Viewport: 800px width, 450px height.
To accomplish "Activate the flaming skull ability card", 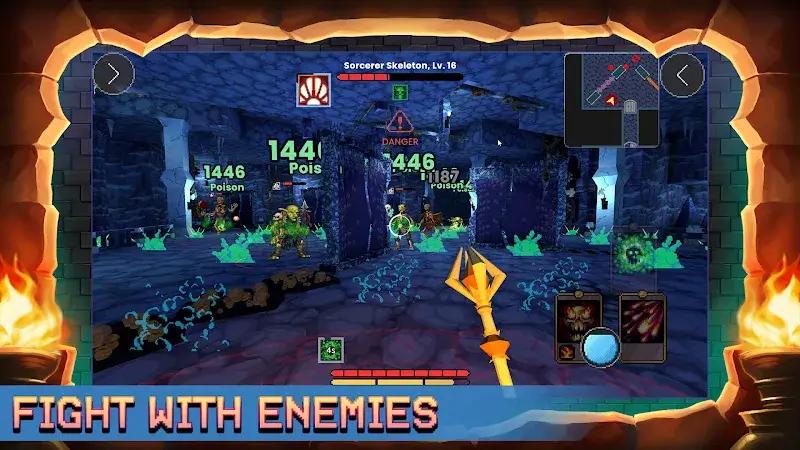I will [578, 322].
